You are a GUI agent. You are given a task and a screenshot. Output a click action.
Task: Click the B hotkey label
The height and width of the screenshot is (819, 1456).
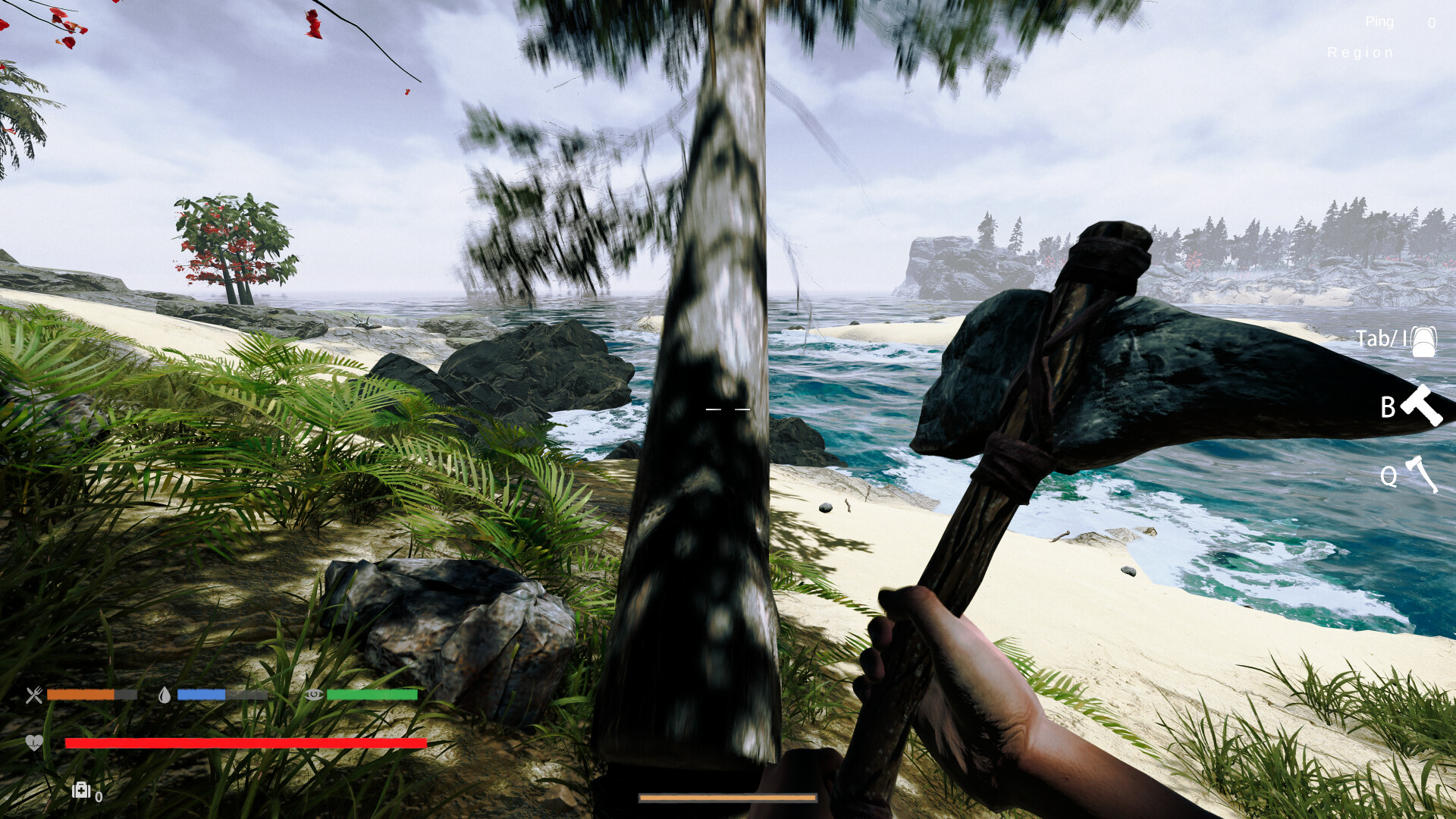(1388, 406)
